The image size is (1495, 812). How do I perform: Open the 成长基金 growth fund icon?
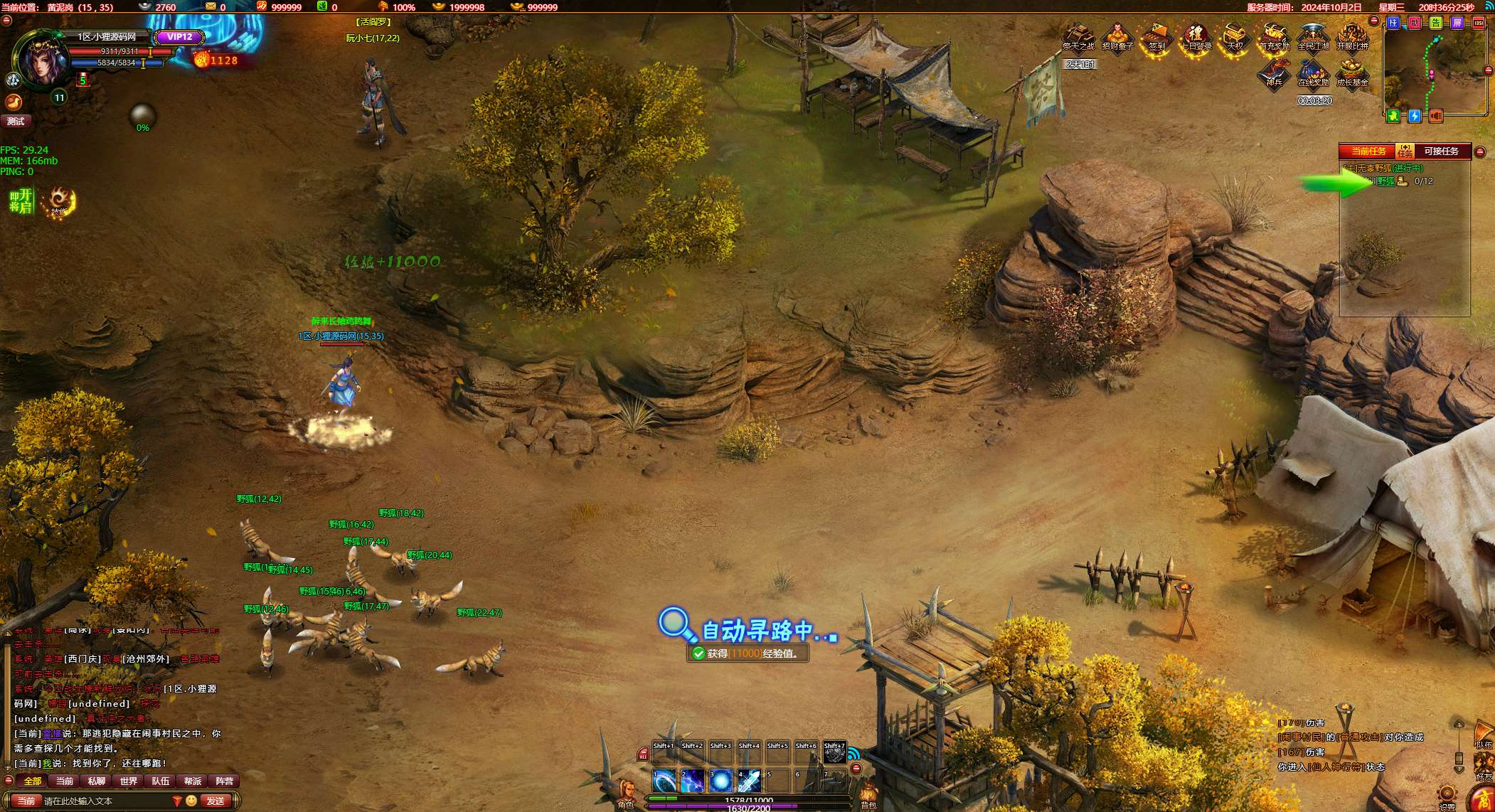pyautogui.click(x=1351, y=73)
